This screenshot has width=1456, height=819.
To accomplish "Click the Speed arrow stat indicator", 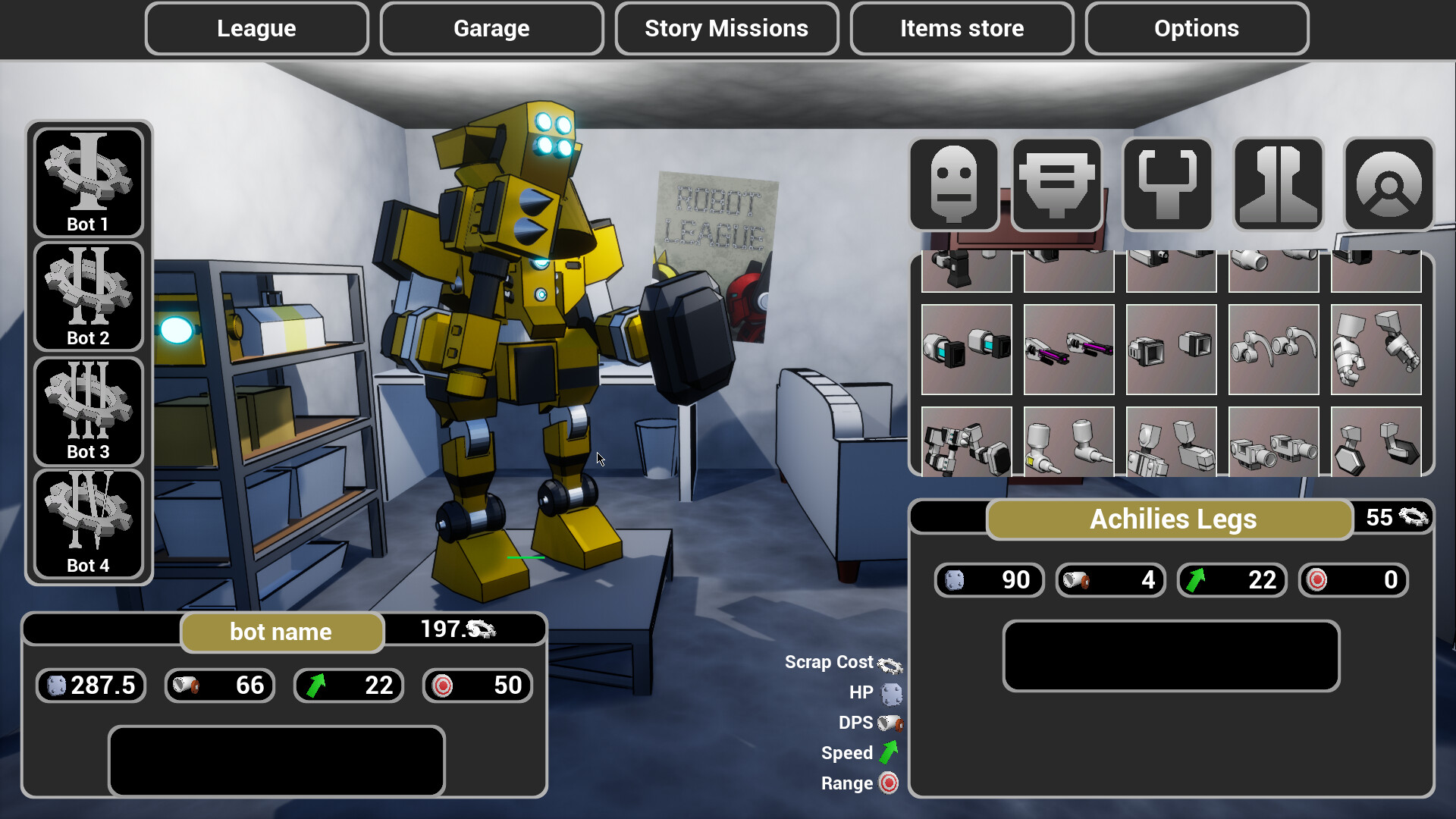I will point(889,752).
